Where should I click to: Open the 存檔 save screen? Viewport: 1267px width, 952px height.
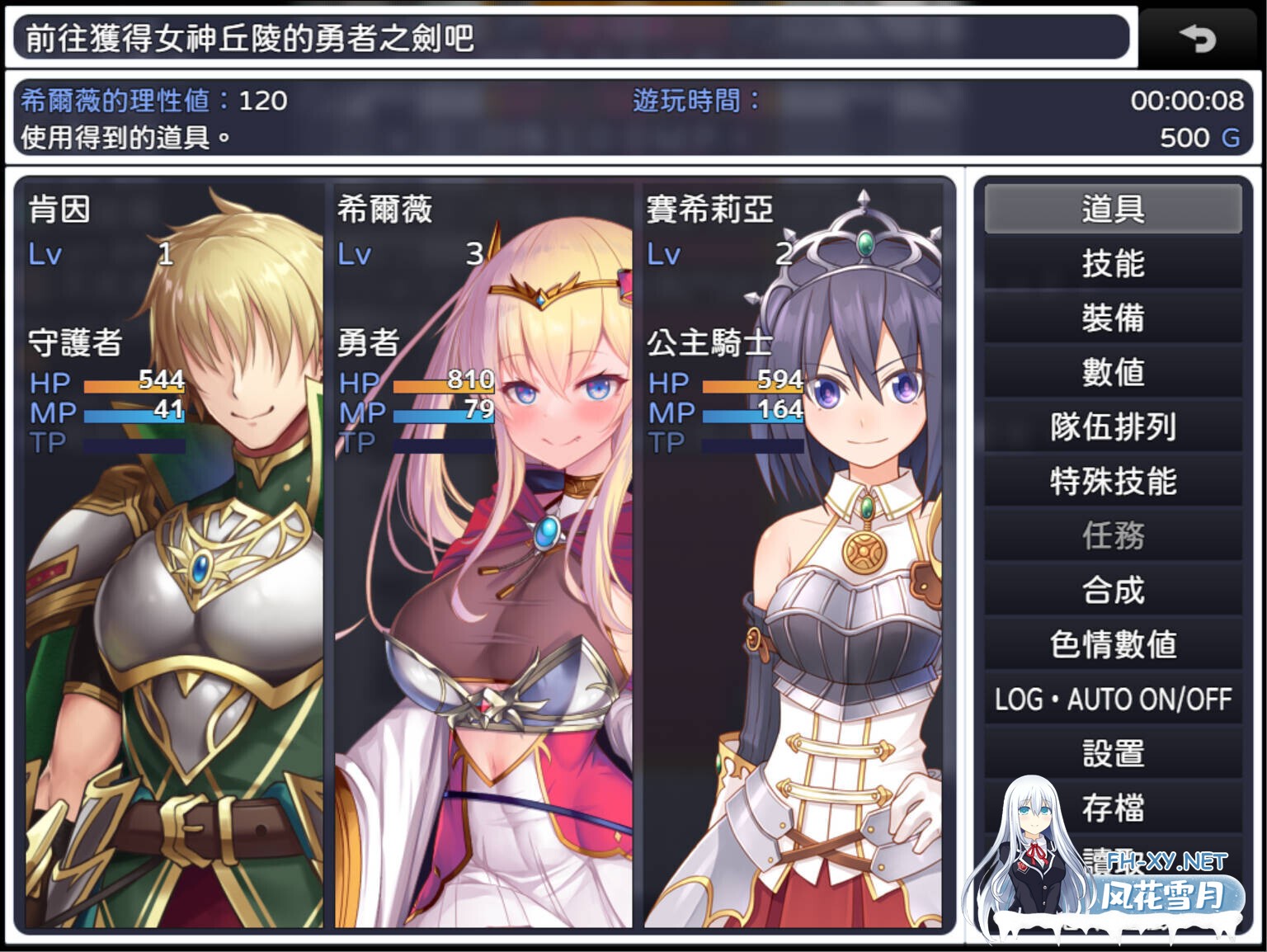click(x=1113, y=808)
